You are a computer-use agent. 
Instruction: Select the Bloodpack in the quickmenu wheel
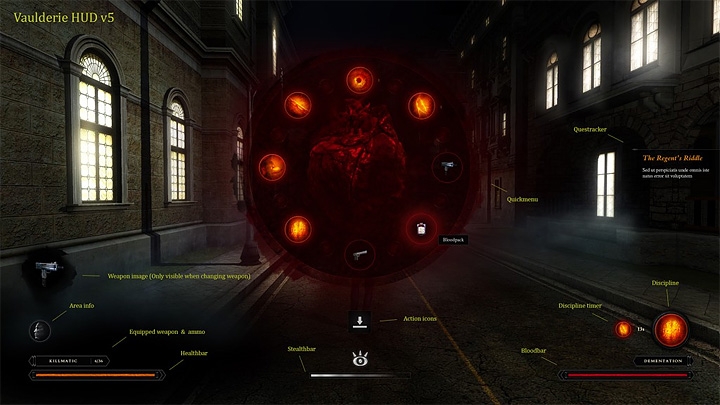coord(419,229)
